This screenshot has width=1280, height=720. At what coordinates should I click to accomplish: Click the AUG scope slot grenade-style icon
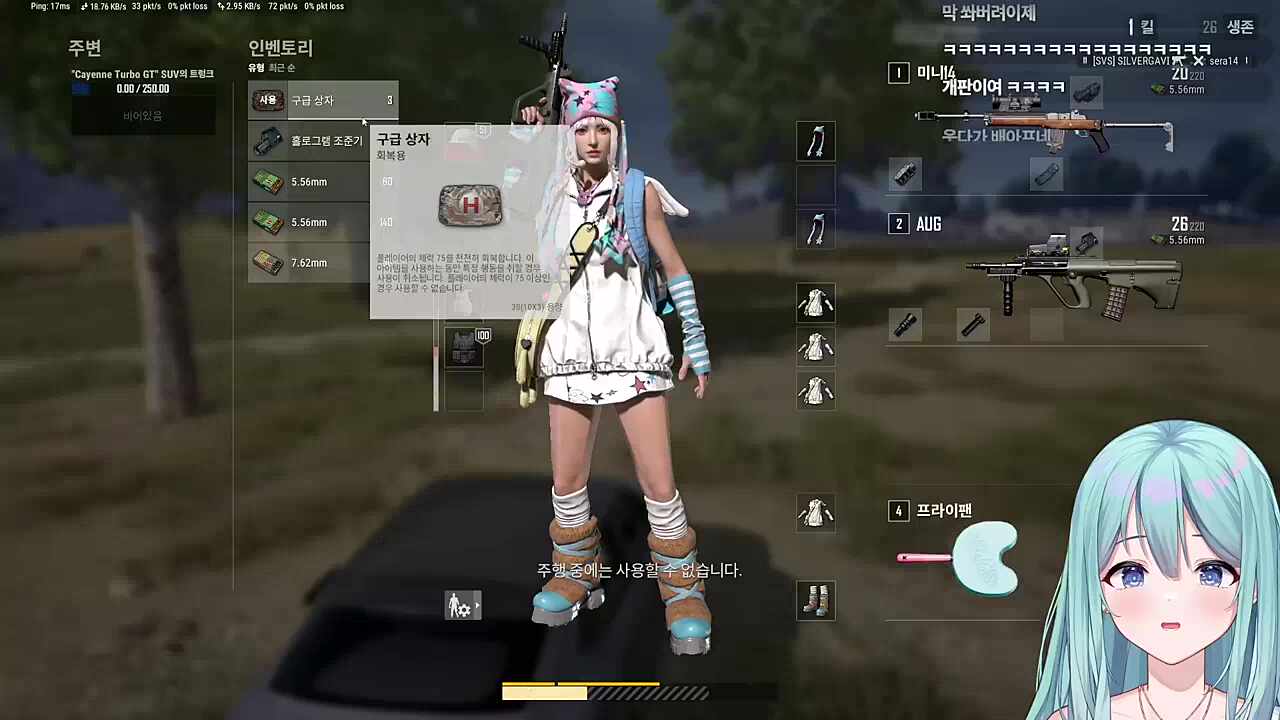[905, 323]
